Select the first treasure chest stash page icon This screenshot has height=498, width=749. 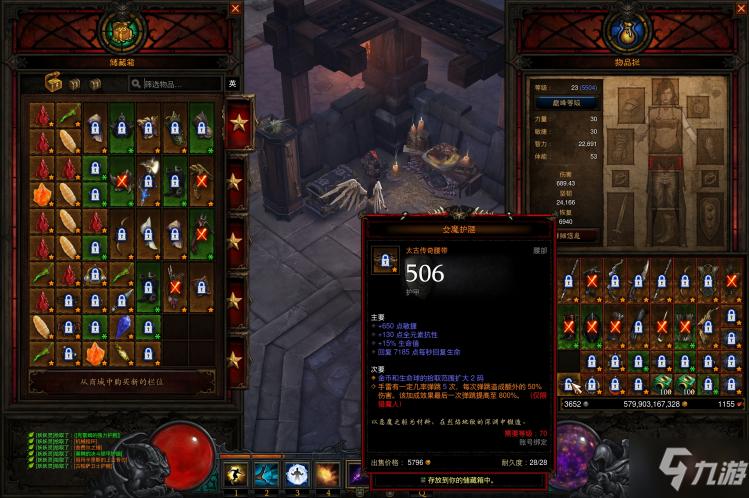click(x=54, y=84)
